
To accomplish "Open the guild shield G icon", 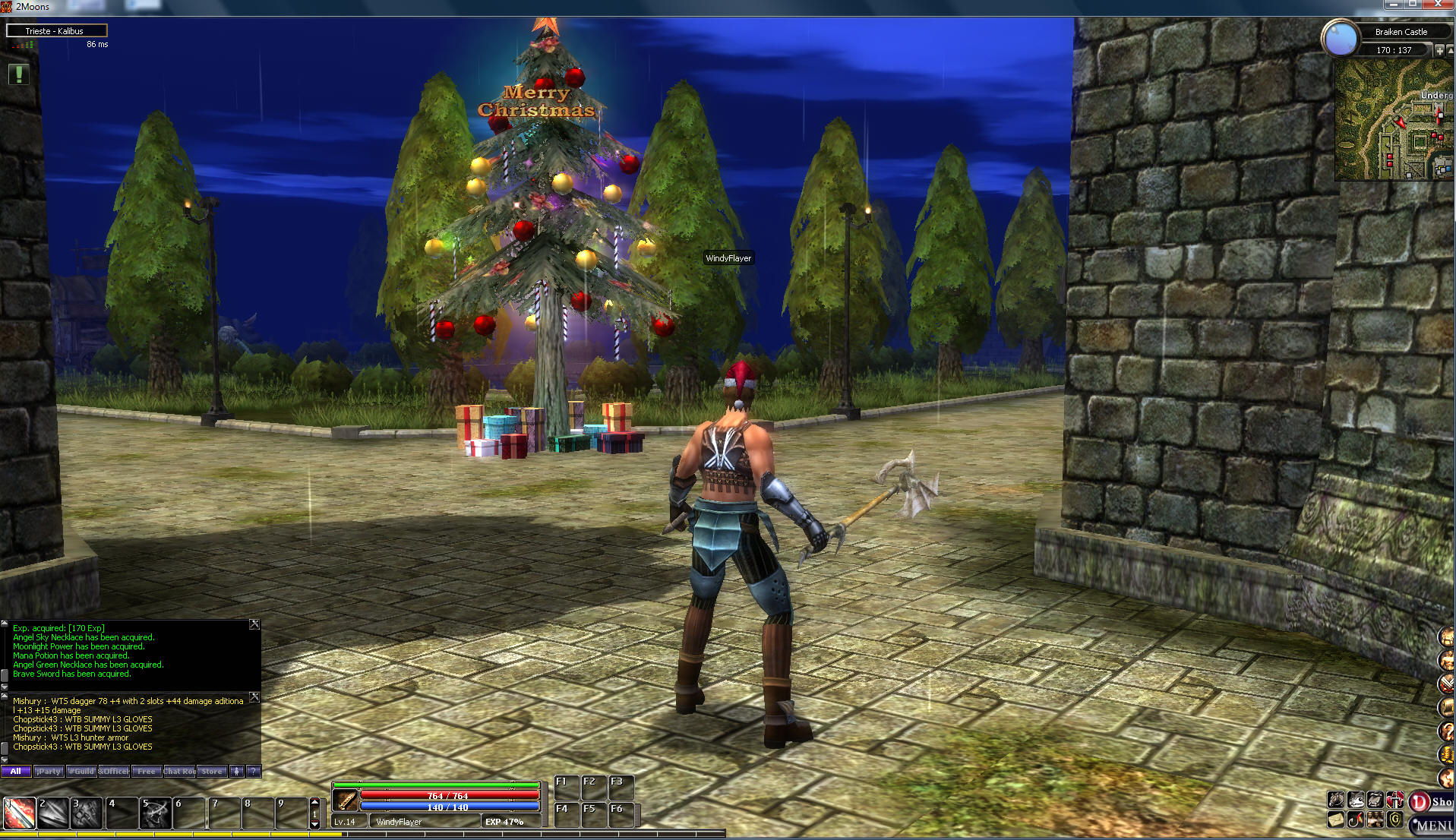I will (x=1394, y=820).
